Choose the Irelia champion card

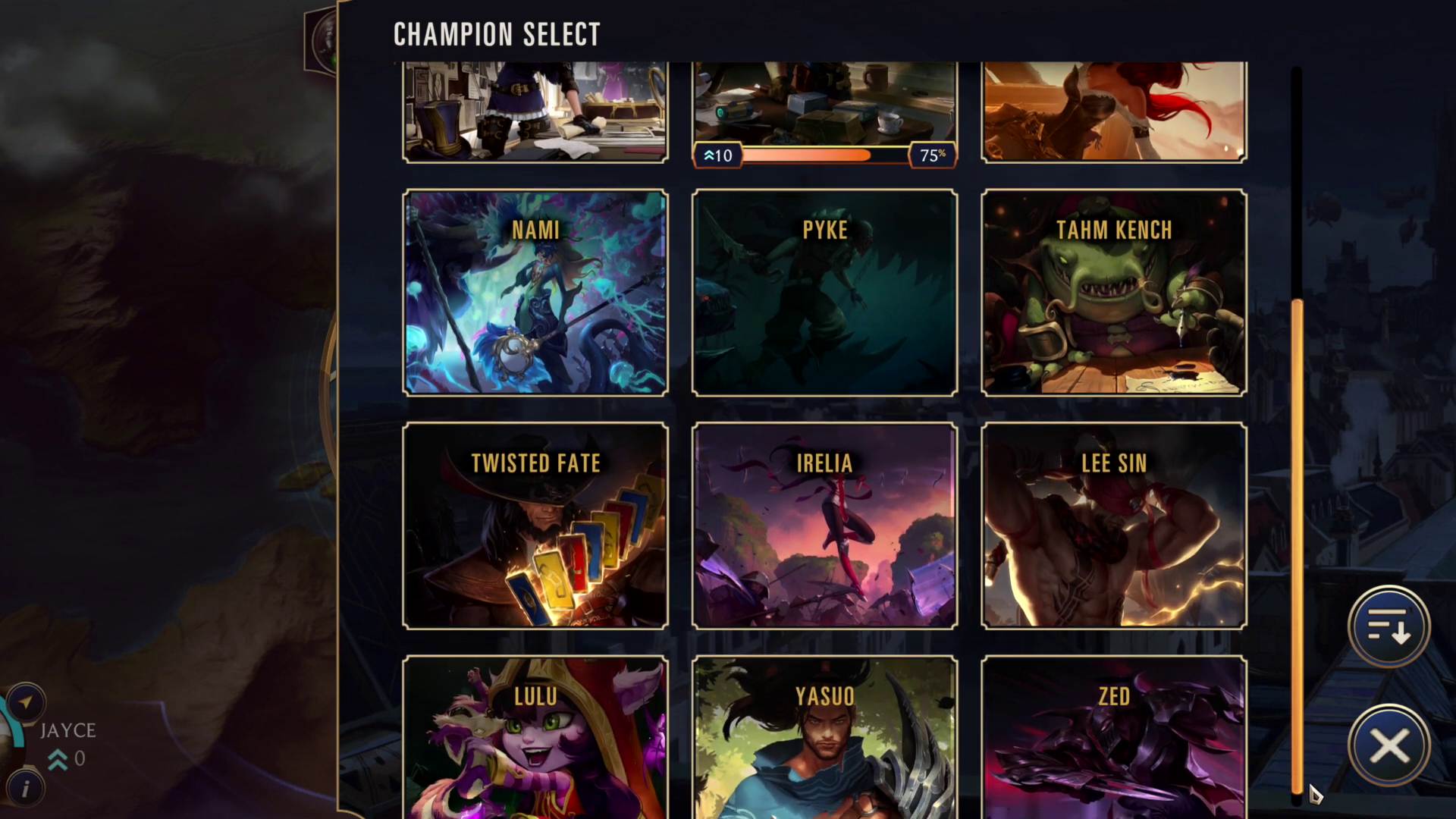(x=824, y=526)
